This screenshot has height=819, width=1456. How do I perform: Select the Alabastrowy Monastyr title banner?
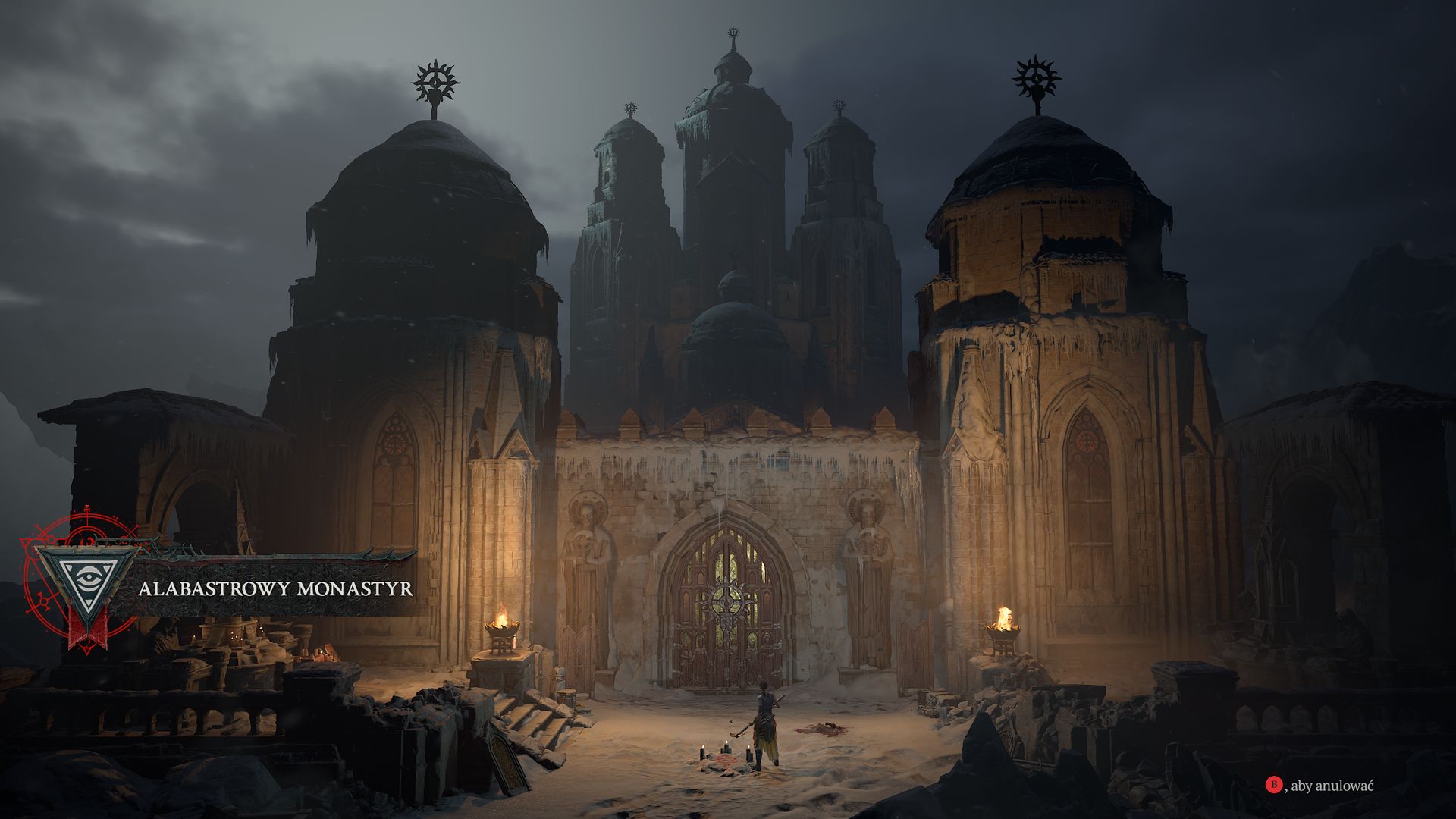[277, 586]
